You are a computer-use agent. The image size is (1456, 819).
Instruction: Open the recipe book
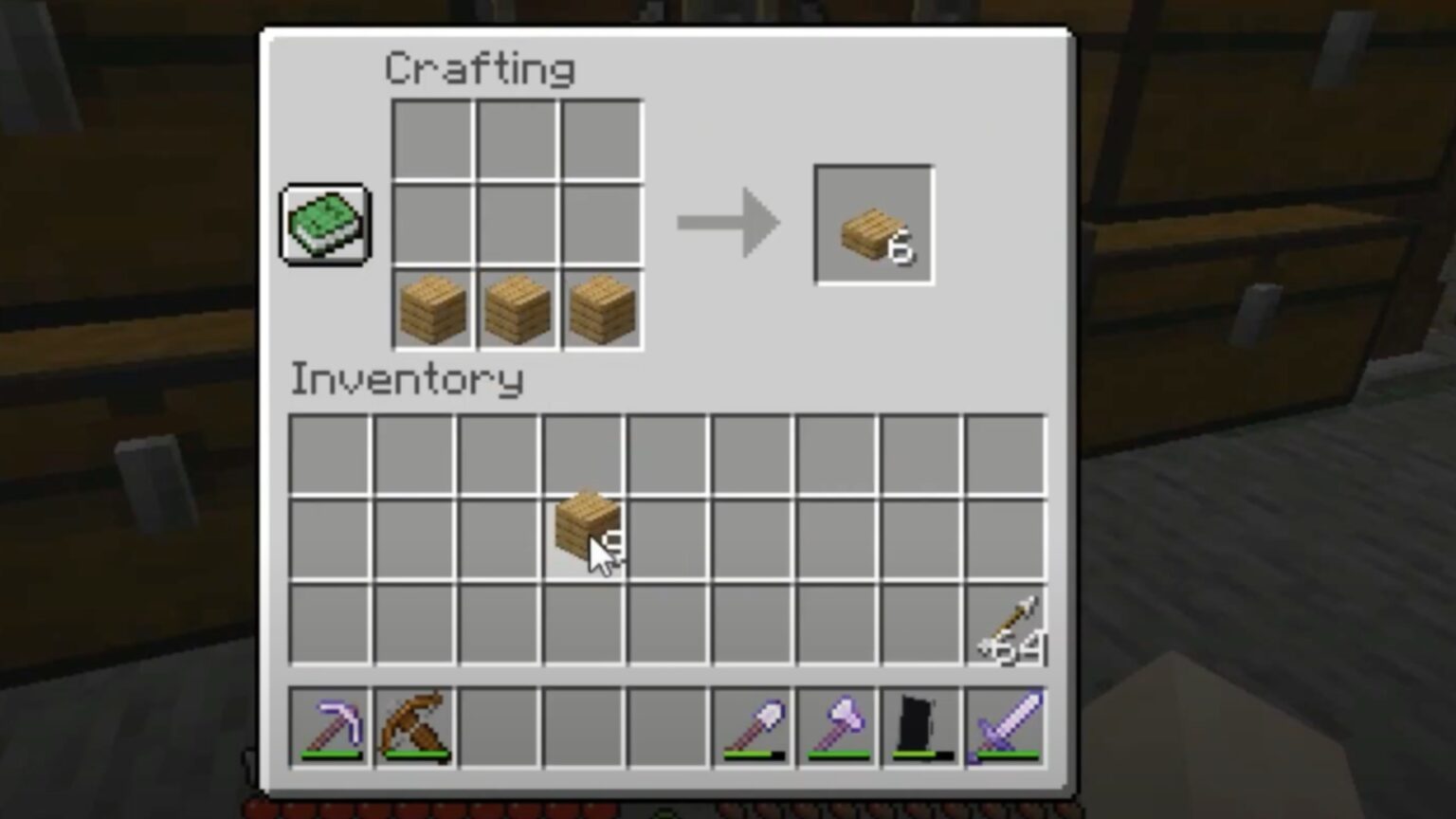[324, 225]
